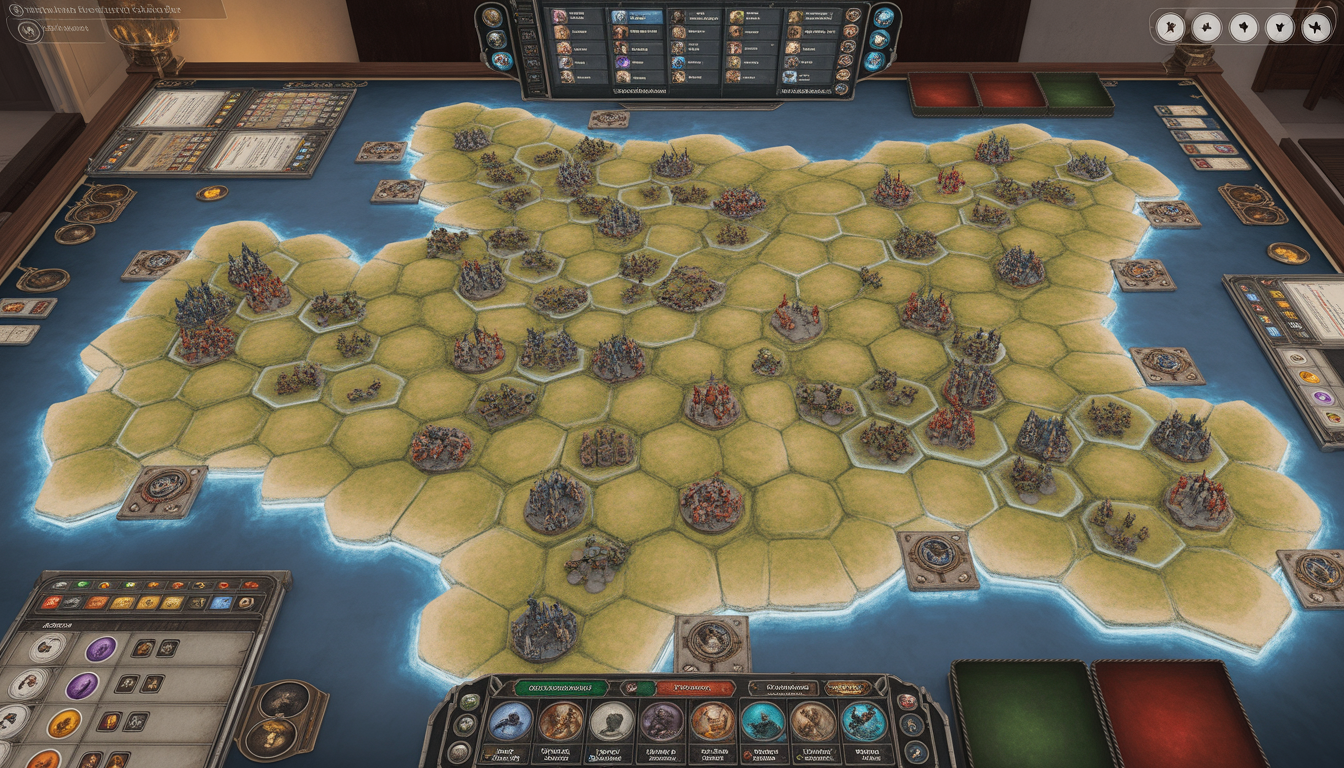Click the small red orb beside the ability bar
Viewport: 1344px width, 768px height.
[x=907, y=702]
